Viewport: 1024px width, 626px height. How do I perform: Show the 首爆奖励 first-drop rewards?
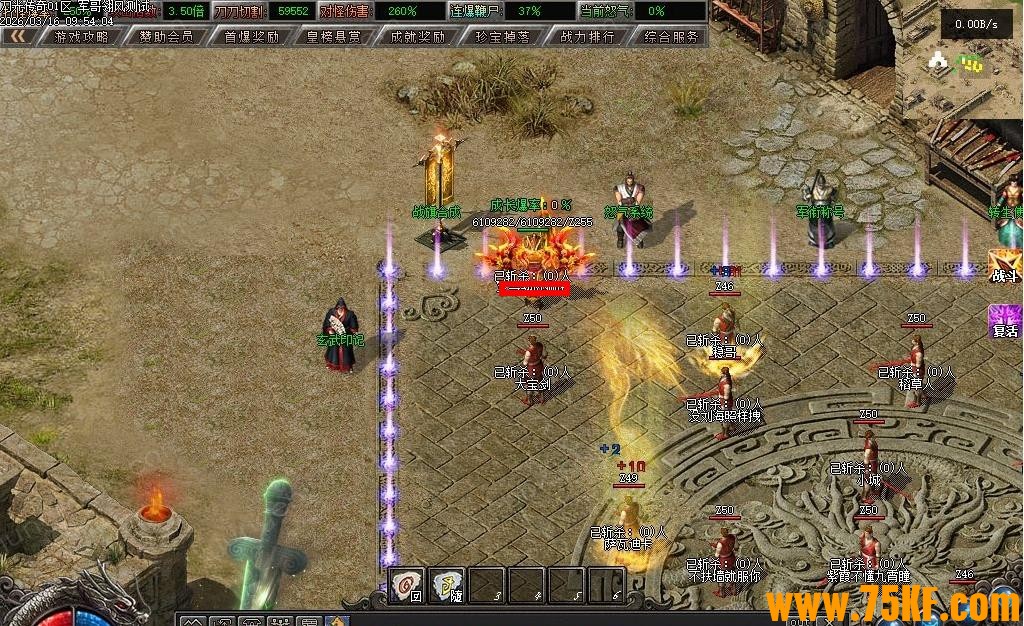pyautogui.click(x=251, y=37)
